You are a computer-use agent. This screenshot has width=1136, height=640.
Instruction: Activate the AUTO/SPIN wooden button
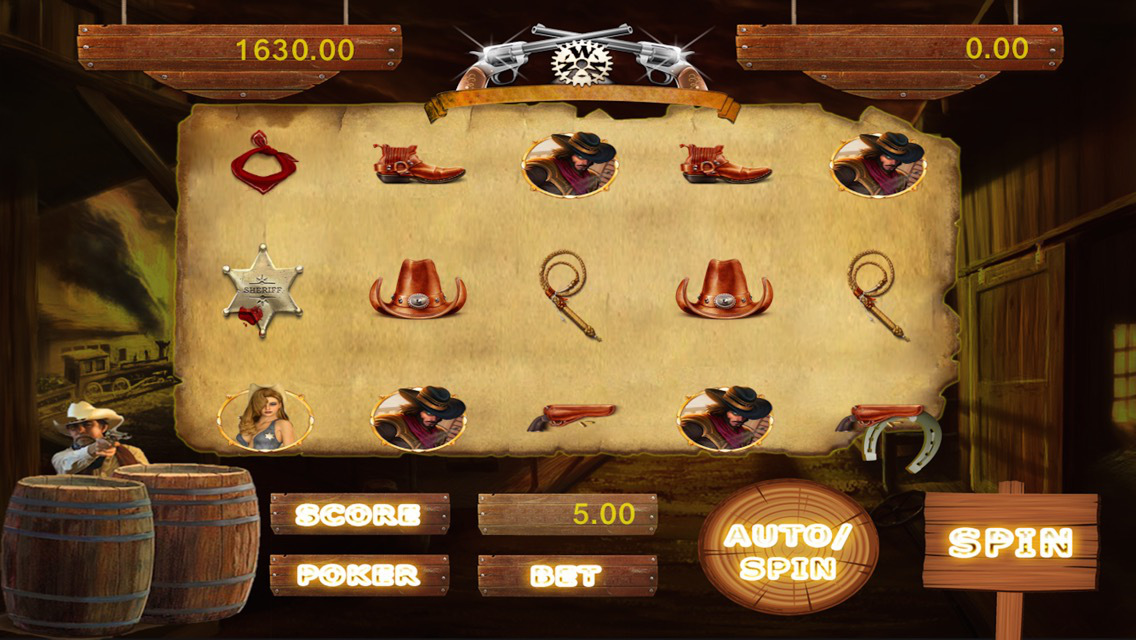787,548
